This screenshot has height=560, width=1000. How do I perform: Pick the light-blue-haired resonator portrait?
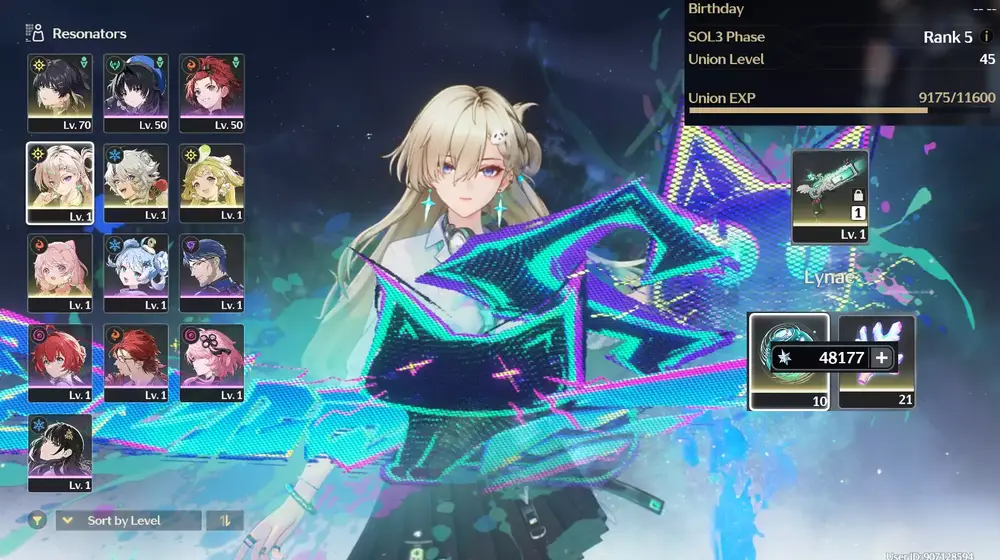[136, 272]
